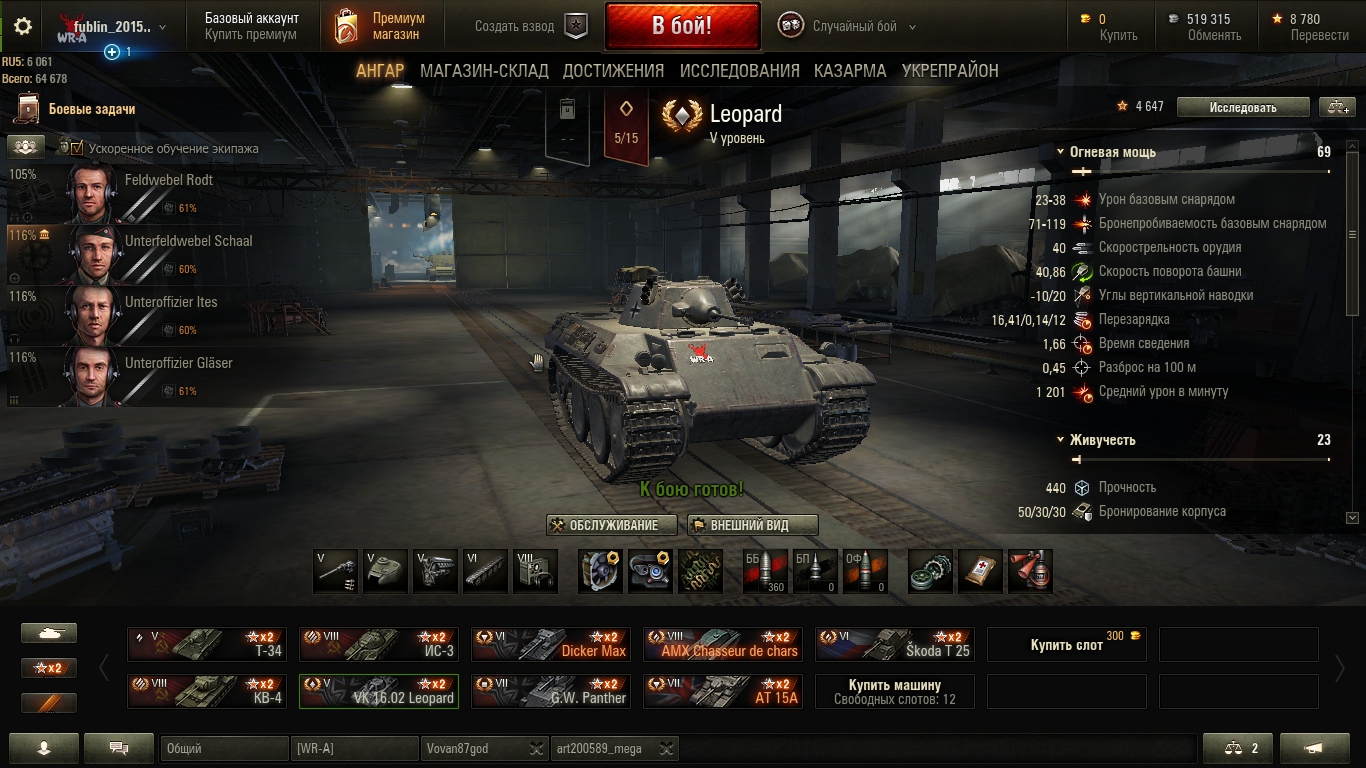Image resolution: width=1366 pixels, height=768 pixels.
Task: Toggle Ускоренное обучение экипажа checkbox
Action: (x=77, y=148)
